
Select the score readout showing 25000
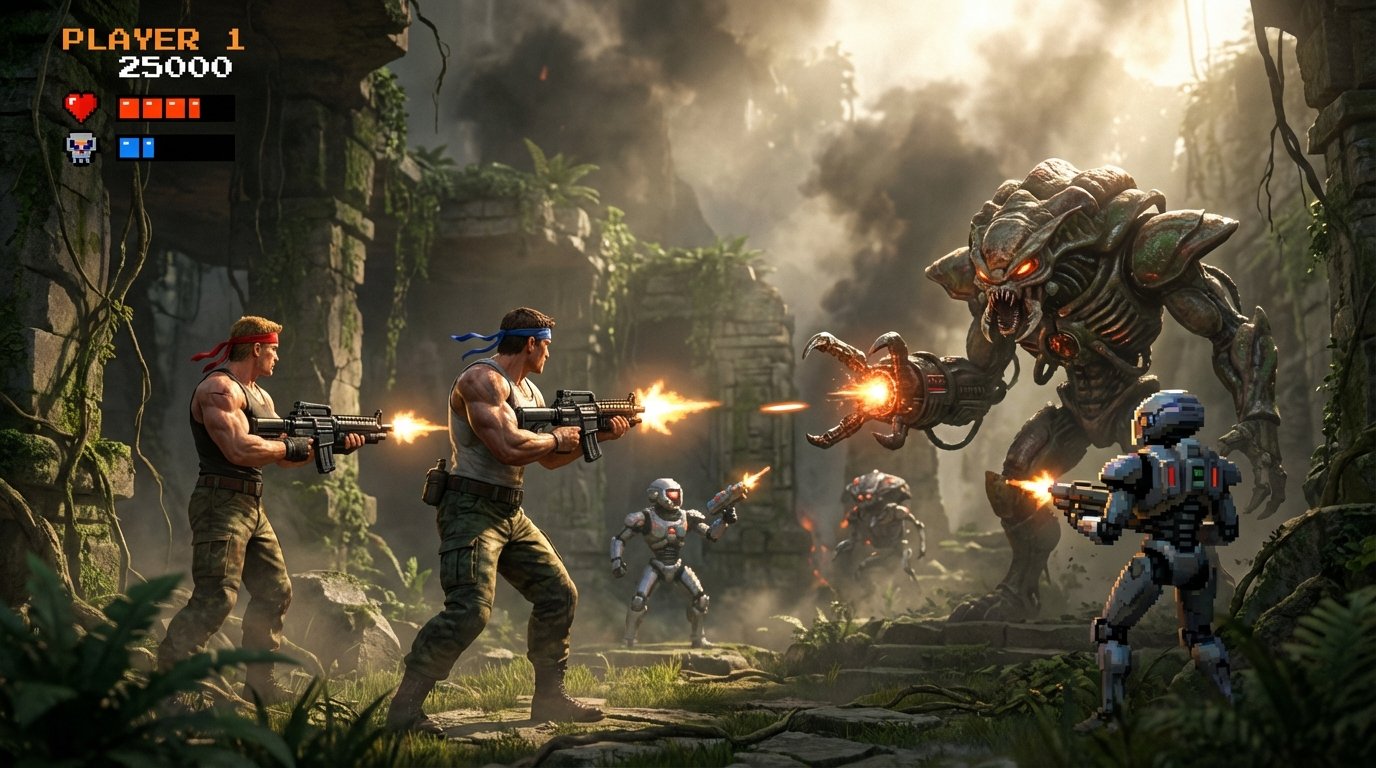(176, 69)
